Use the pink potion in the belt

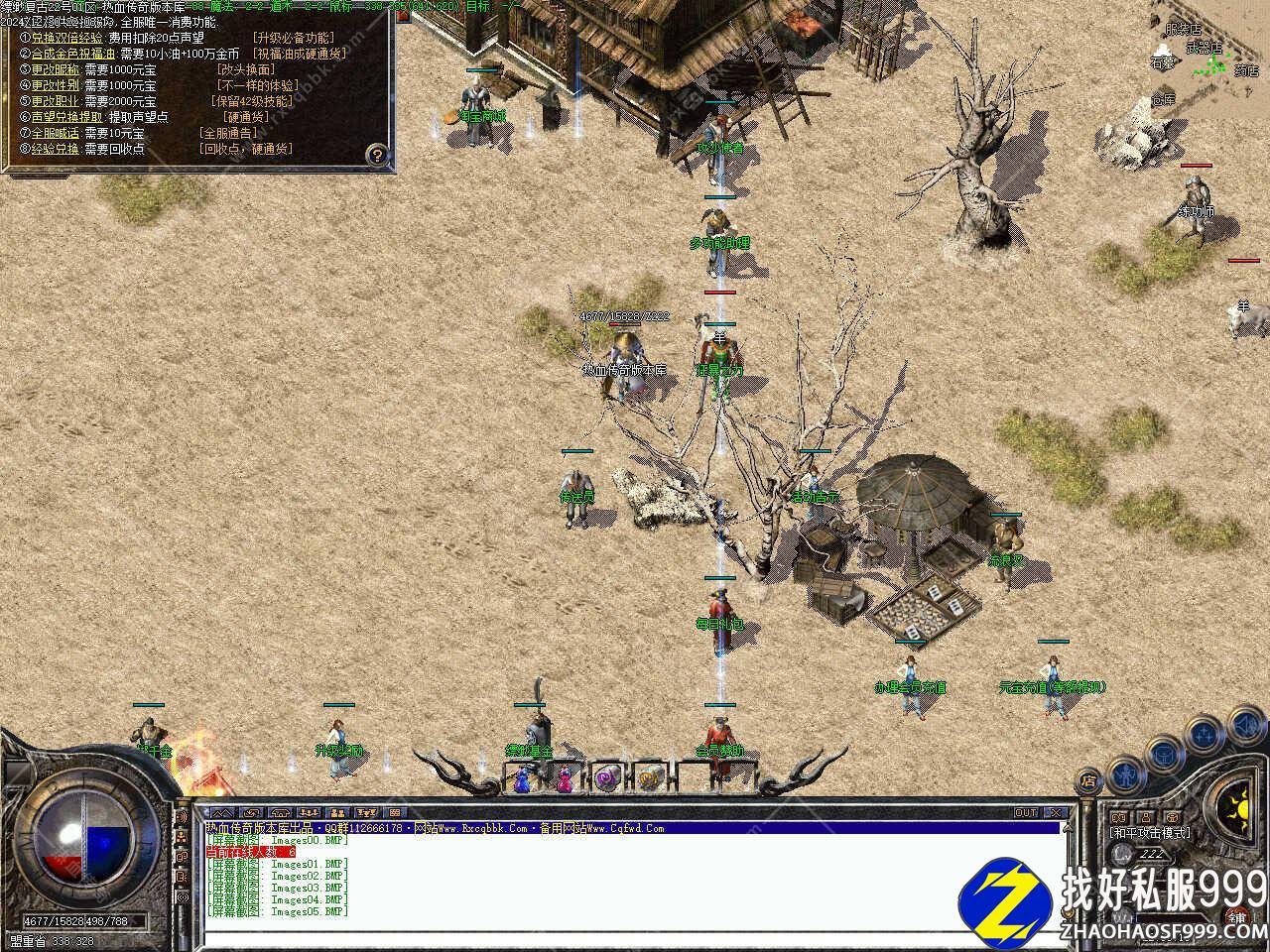565,779
